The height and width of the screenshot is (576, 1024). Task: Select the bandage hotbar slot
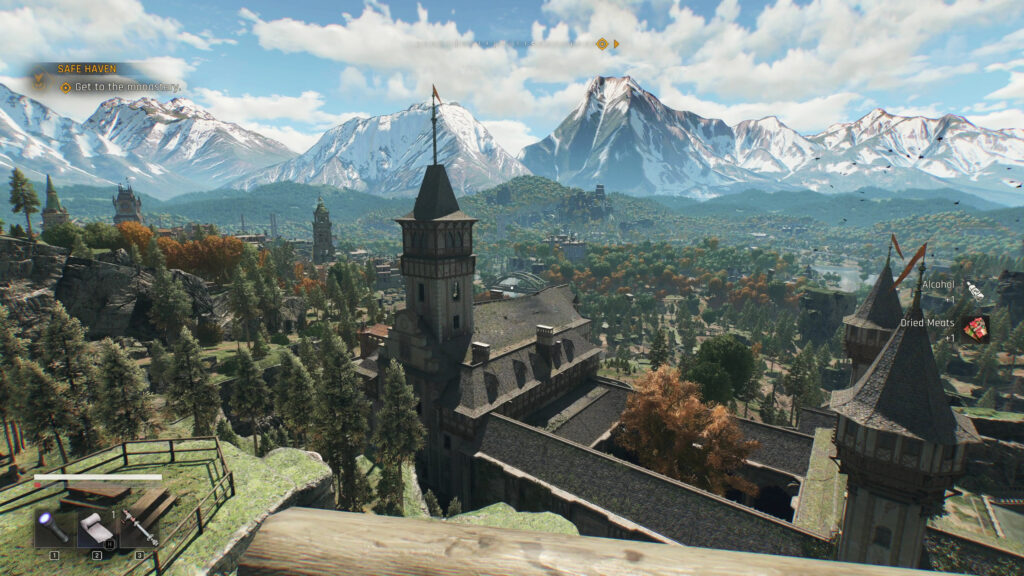97,527
